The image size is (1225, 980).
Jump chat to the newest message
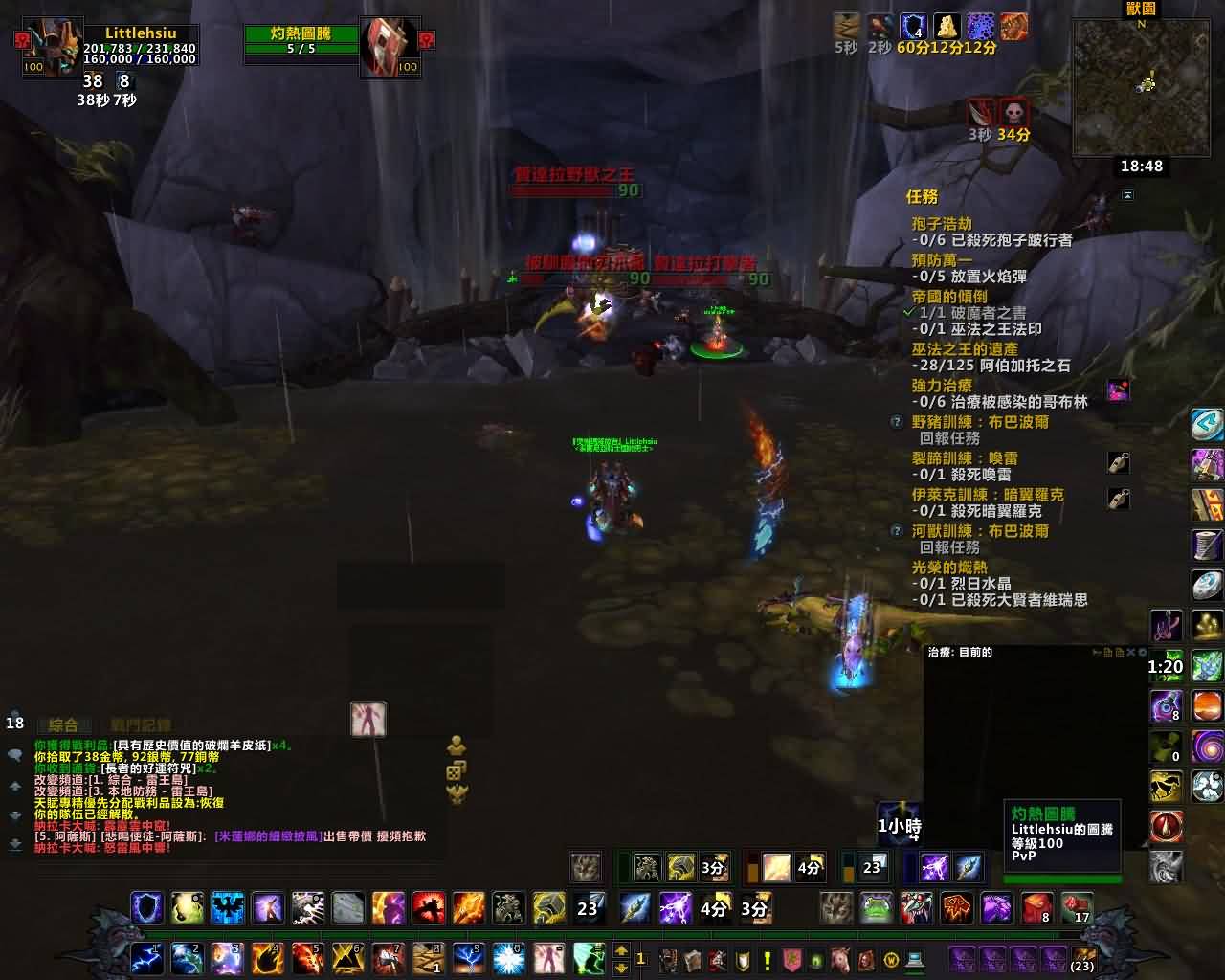click(x=15, y=845)
